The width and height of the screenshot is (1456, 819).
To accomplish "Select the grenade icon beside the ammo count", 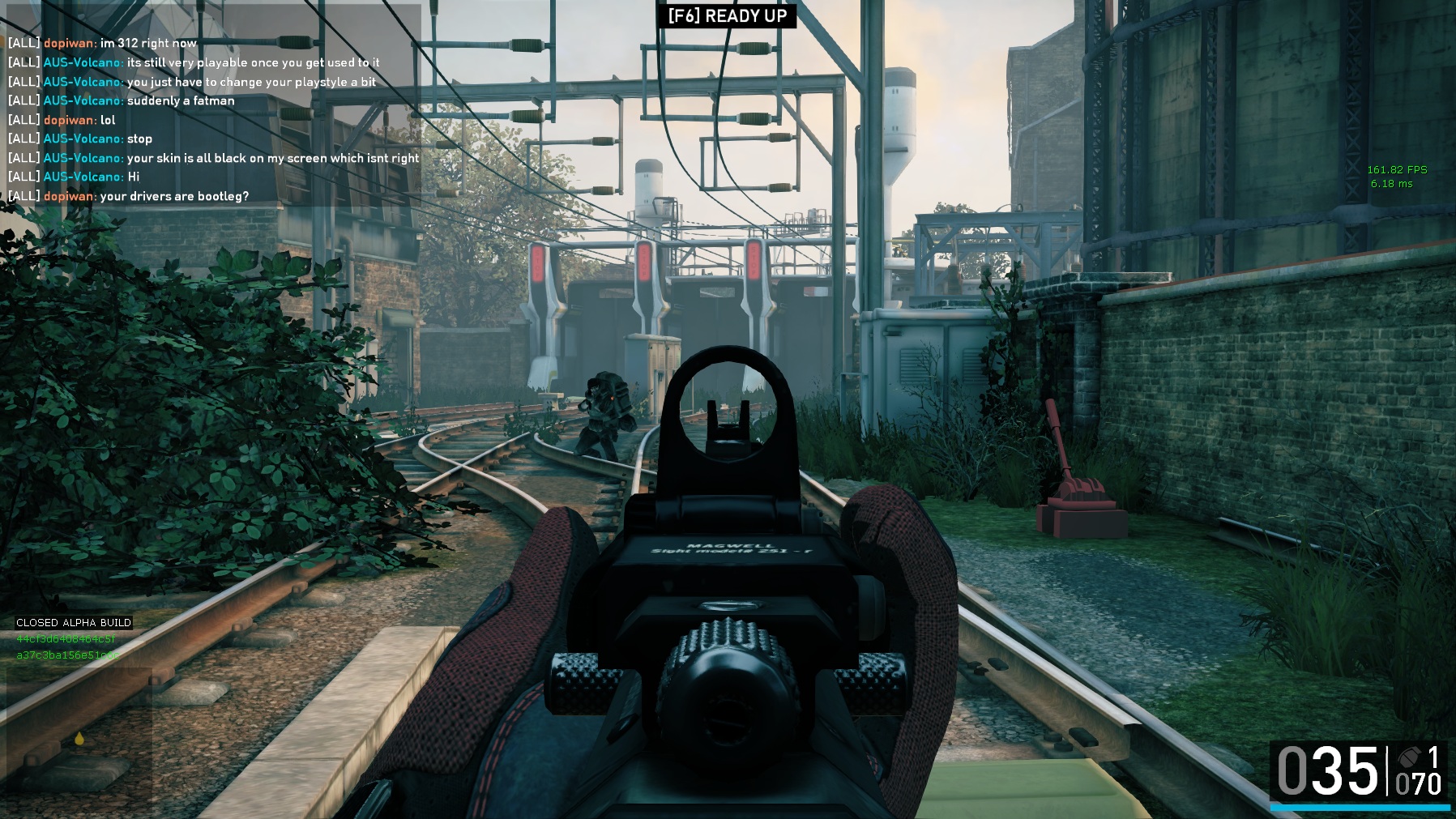I will (1409, 757).
